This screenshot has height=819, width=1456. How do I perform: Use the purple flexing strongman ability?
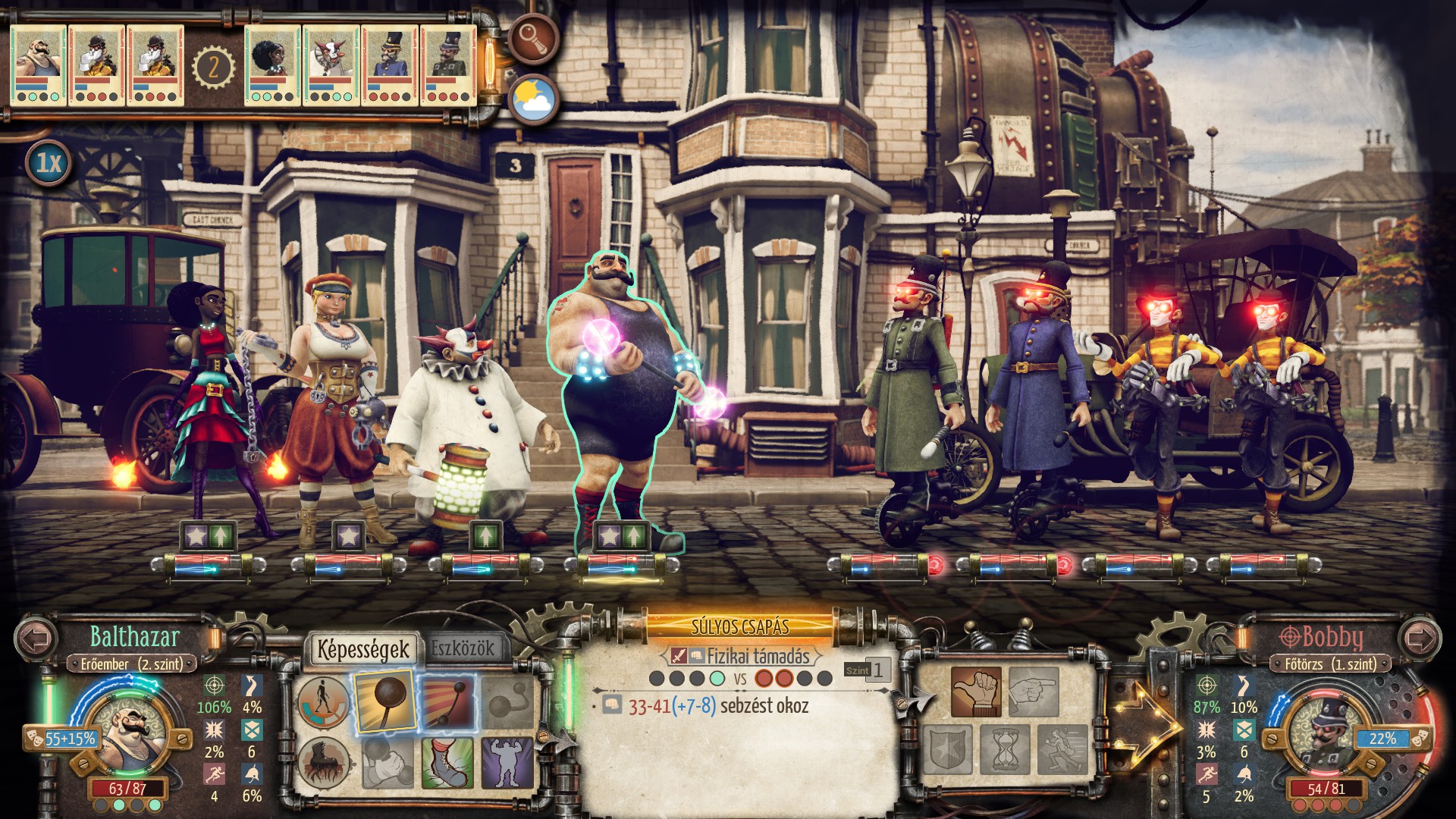click(507, 762)
